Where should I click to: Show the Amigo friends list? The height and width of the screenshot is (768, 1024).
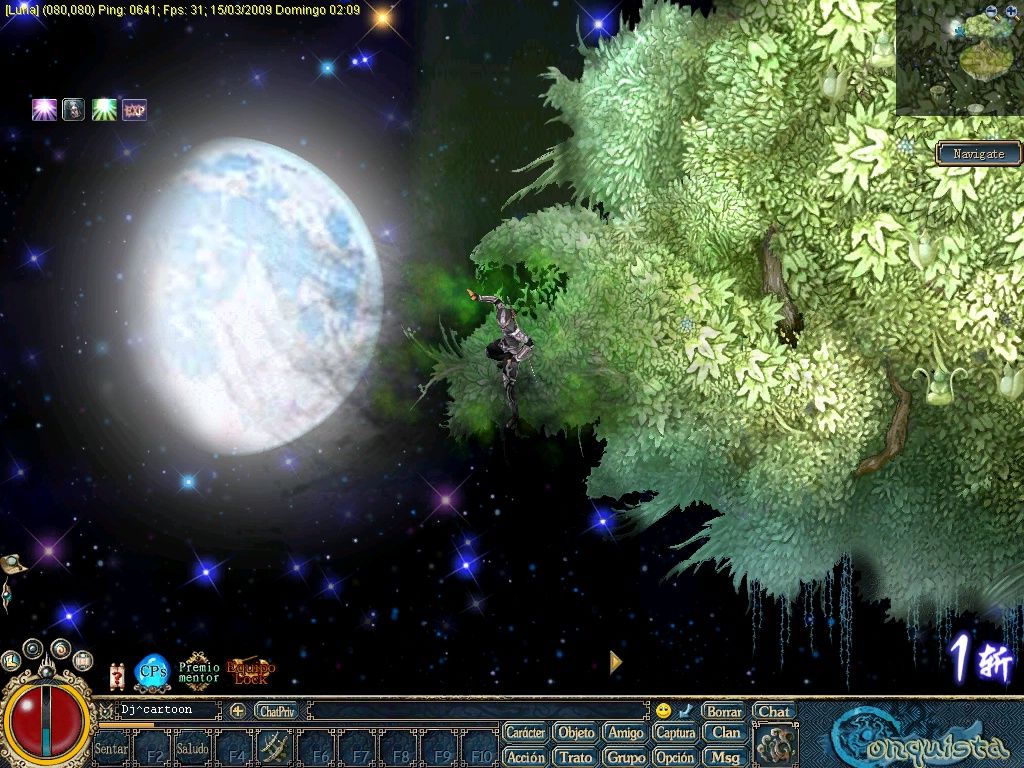[626, 733]
